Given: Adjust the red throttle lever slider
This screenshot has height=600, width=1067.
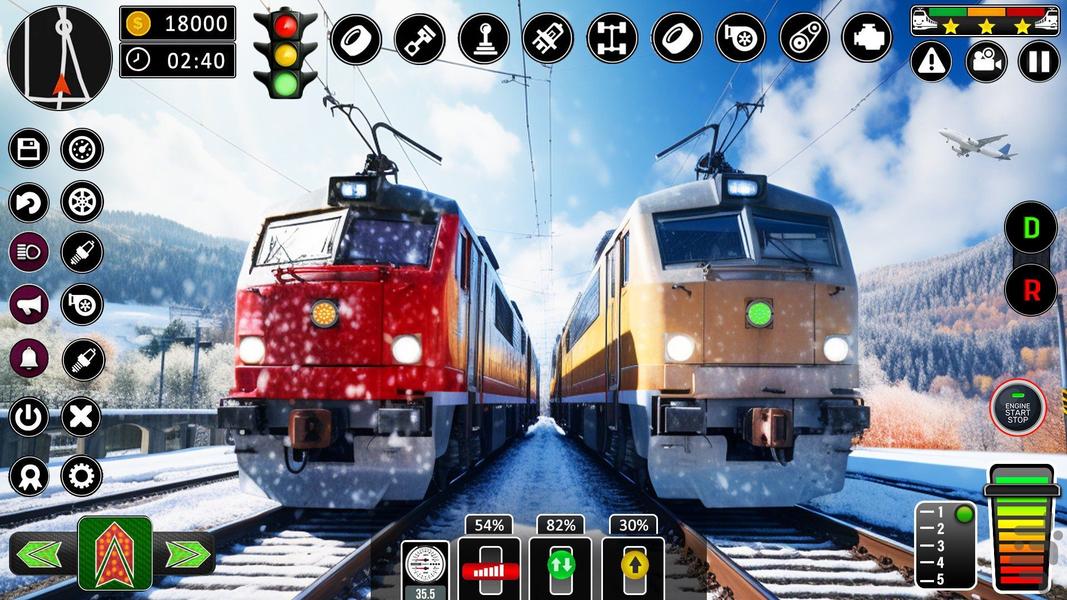Looking at the screenshot, I should (489, 571).
